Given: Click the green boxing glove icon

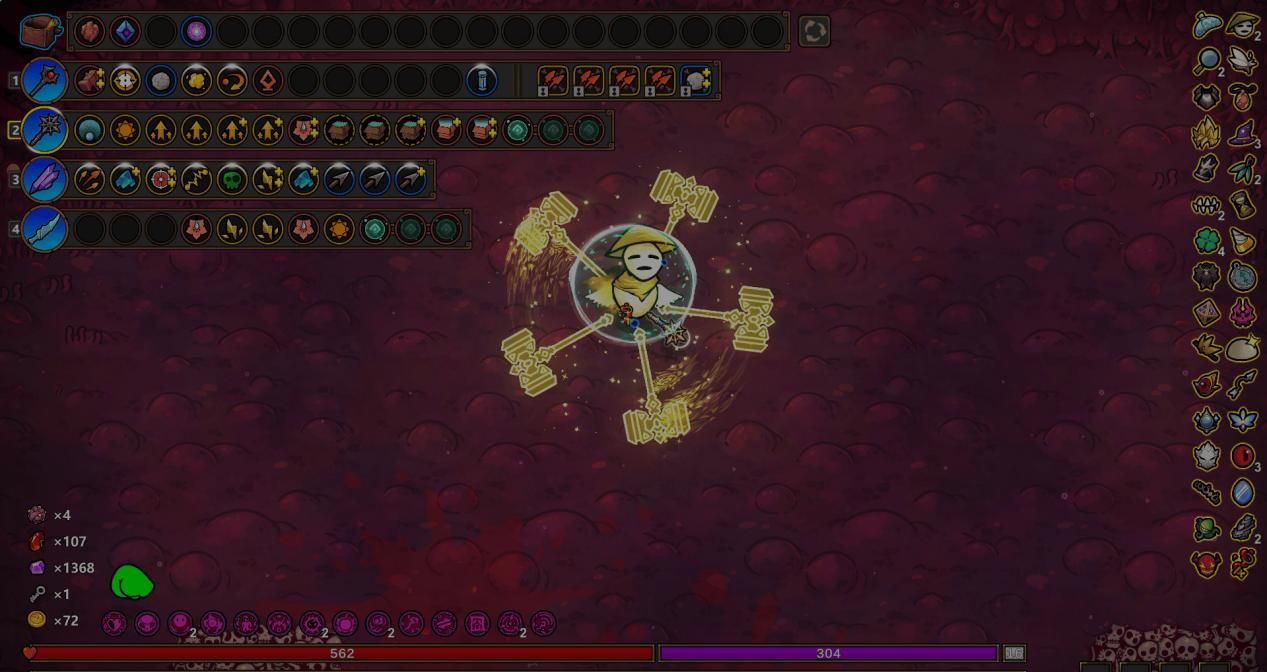Looking at the screenshot, I should (131, 582).
